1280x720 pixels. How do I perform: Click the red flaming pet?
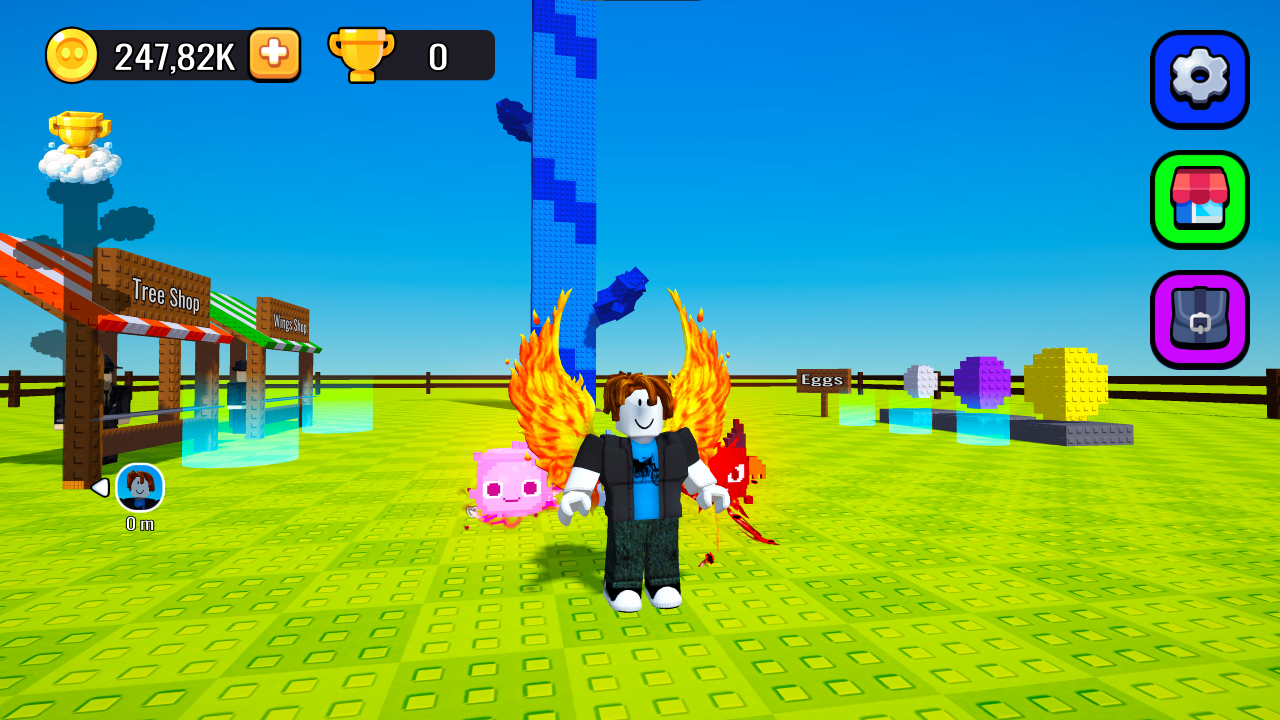[x=732, y=470]
